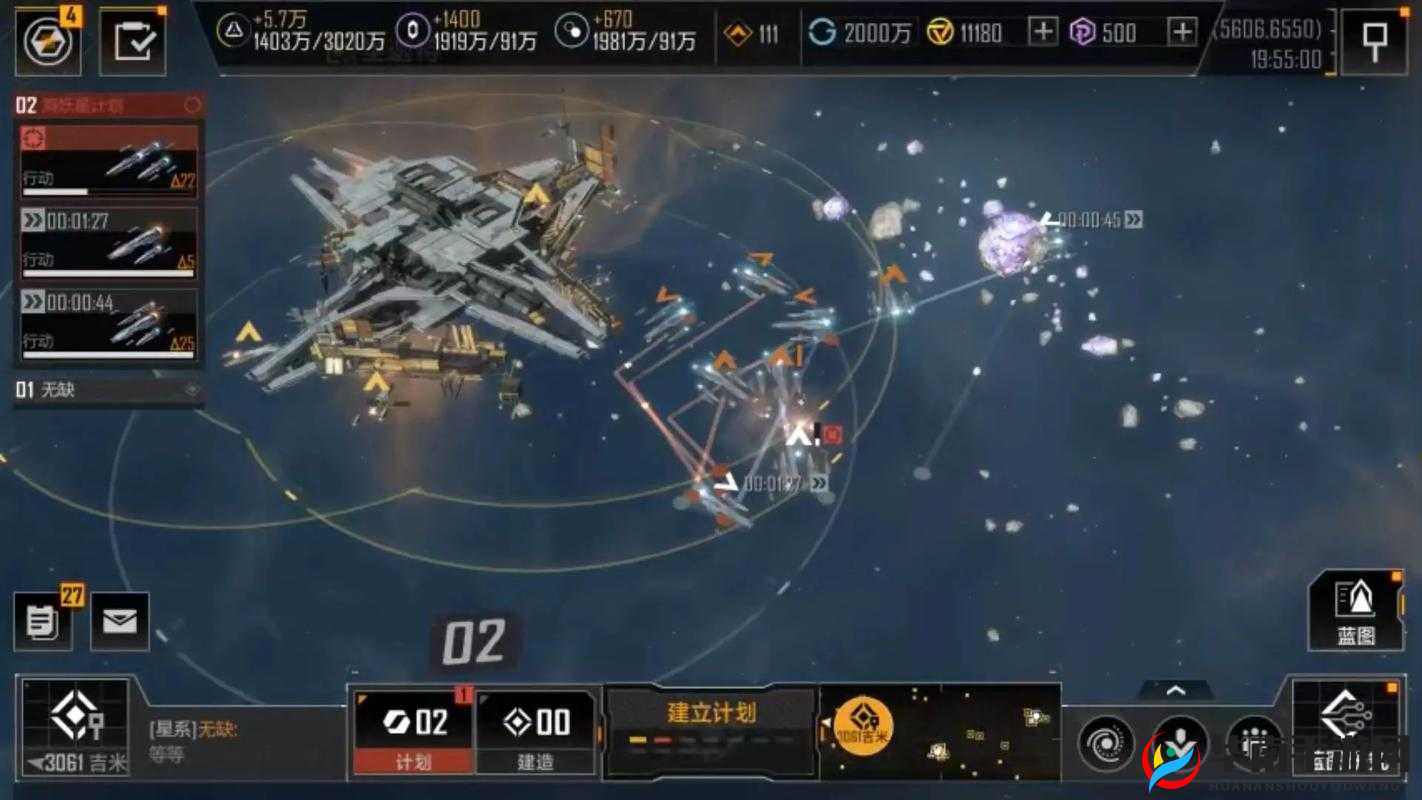The width and height of the screenshot is (1422, 800).
Task: Open the journal icon with 27 notifications
Action: (42, 621)
